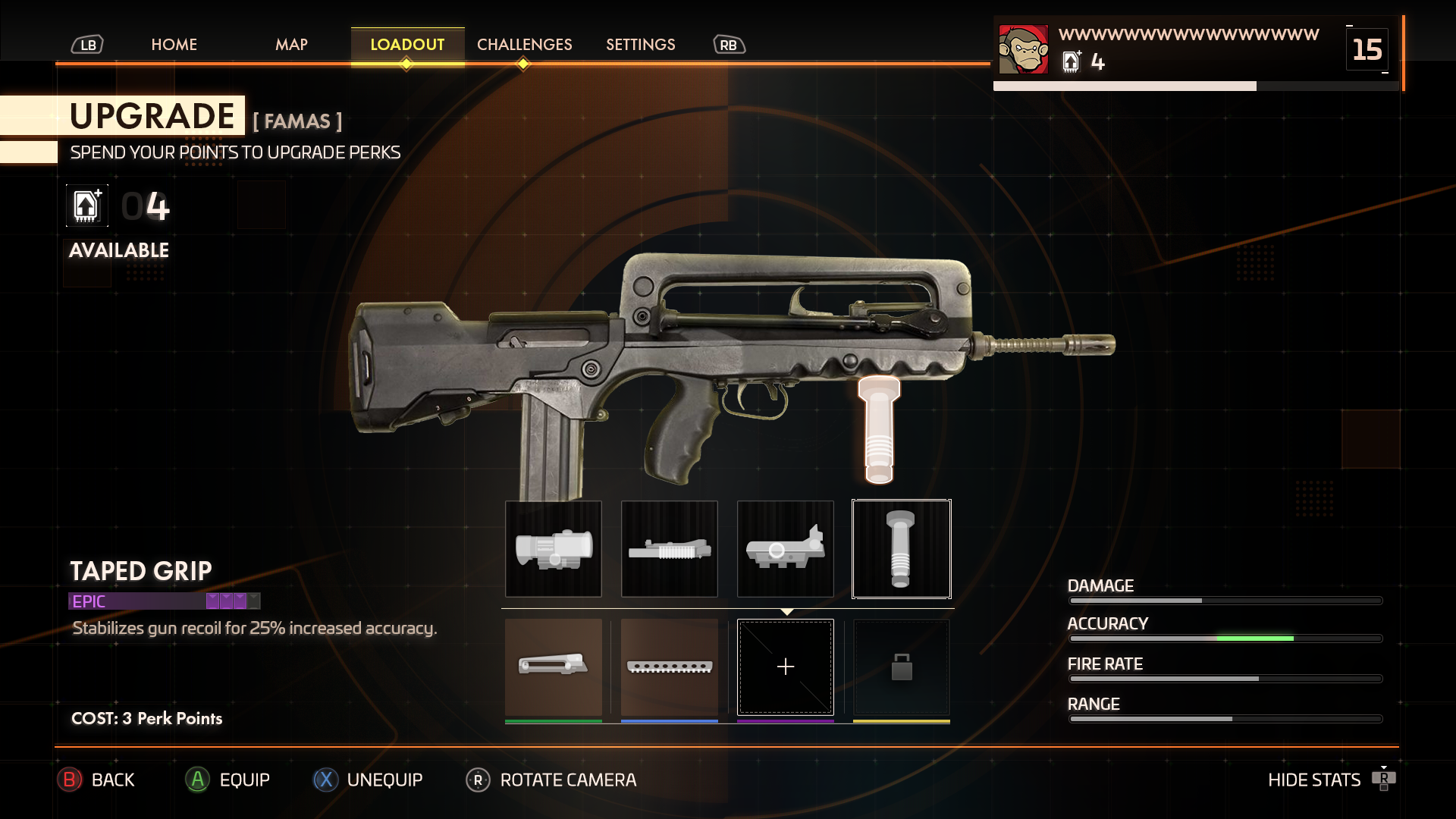Screen dimensions: 1456x819
Task: Choose the blue-tier rail perk
Action: [x=670, y=667]
